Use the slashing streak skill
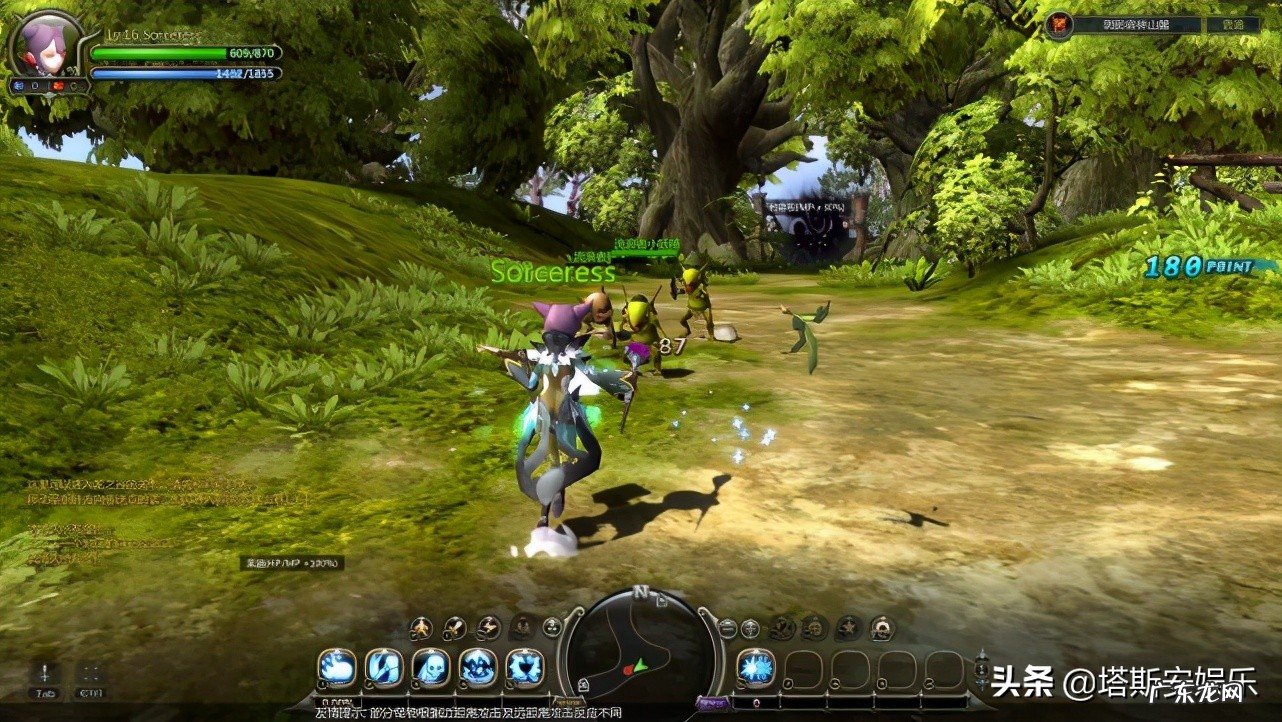This screenshot has height=722, width=1282. pyautogui.click(x=384, y=668)
